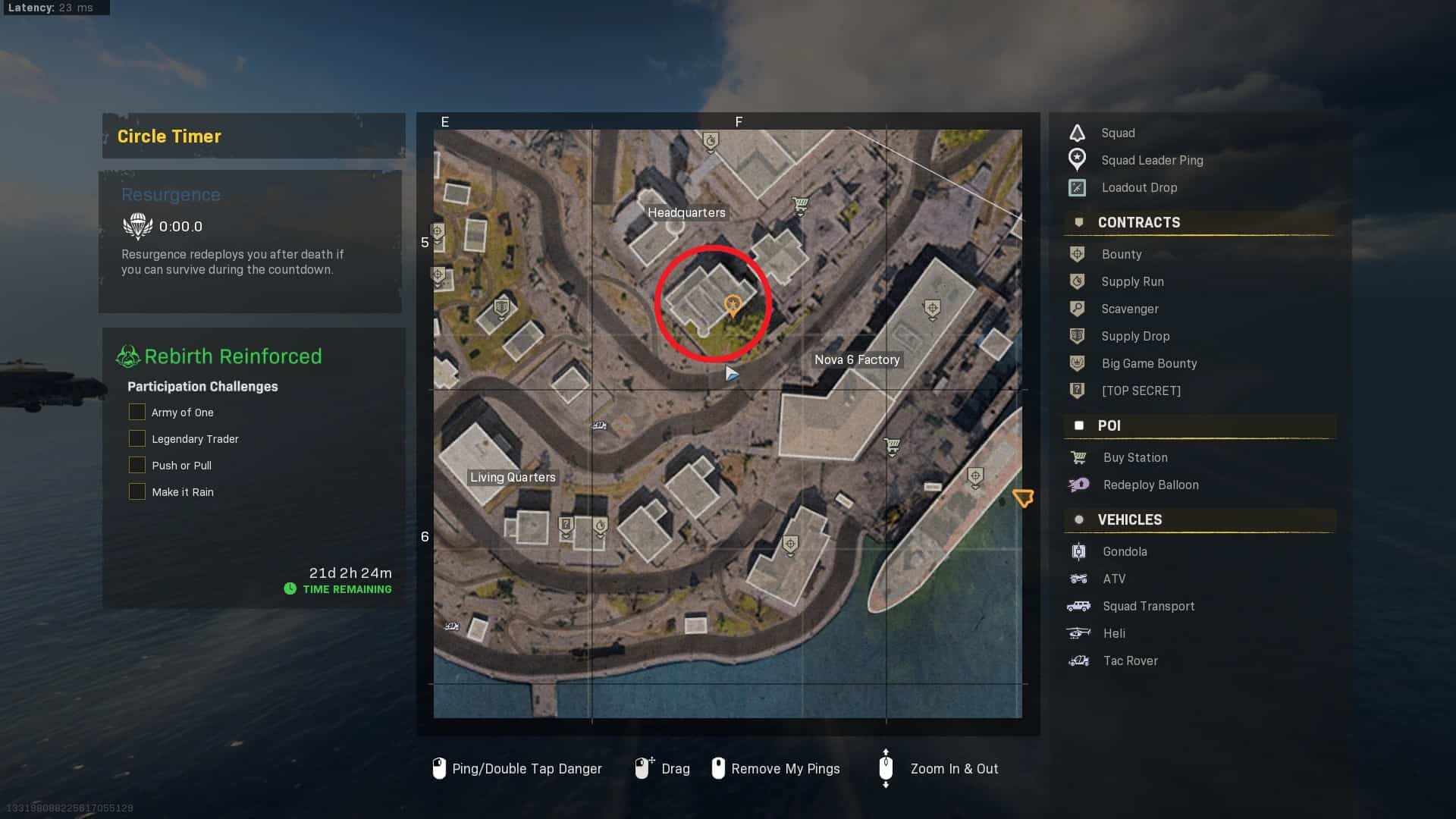Select the Heli vehicle legend entry

click(1113, 633)
